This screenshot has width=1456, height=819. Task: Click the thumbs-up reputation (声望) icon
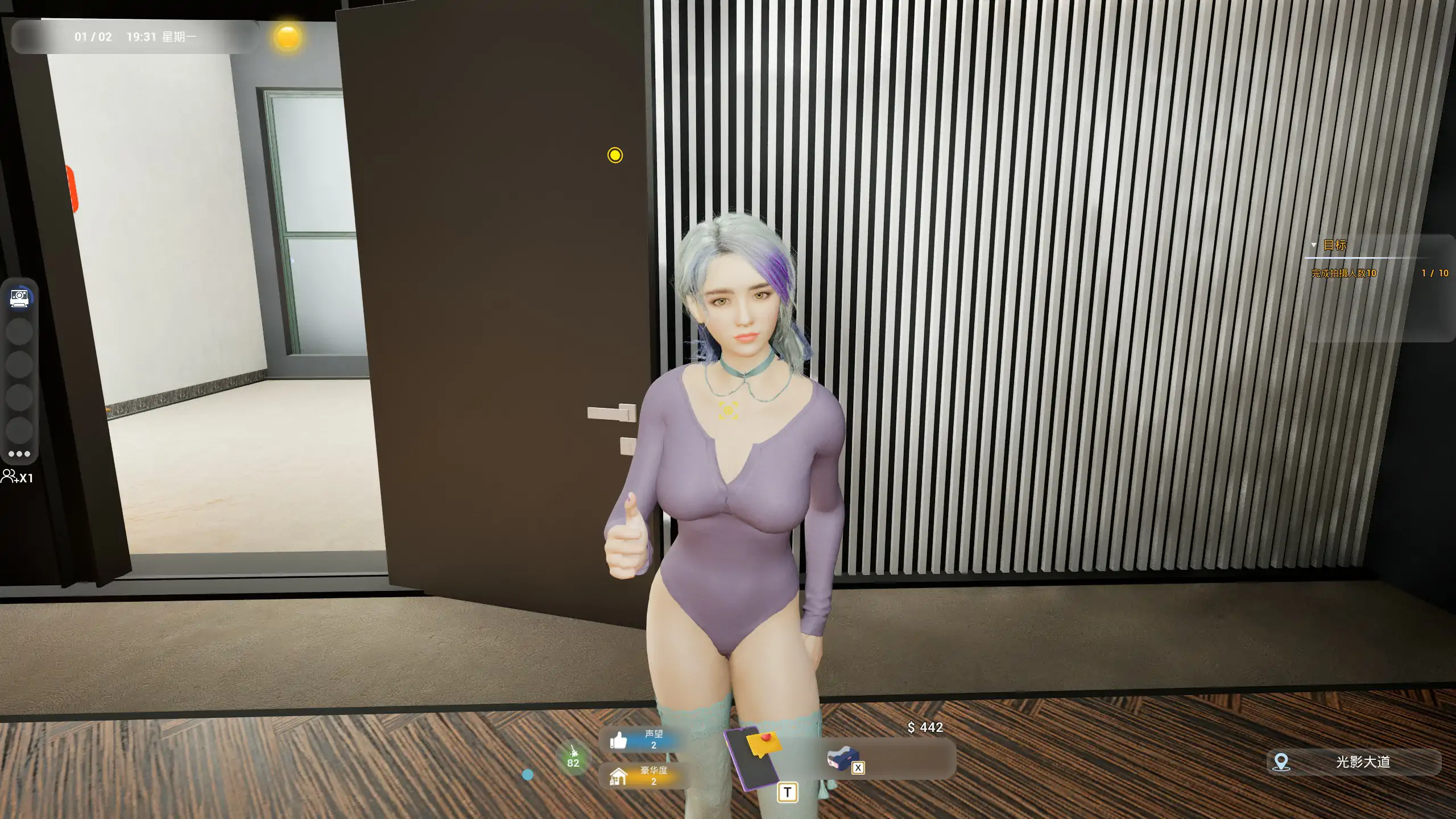pyautogui.click(x=619, y=741)
